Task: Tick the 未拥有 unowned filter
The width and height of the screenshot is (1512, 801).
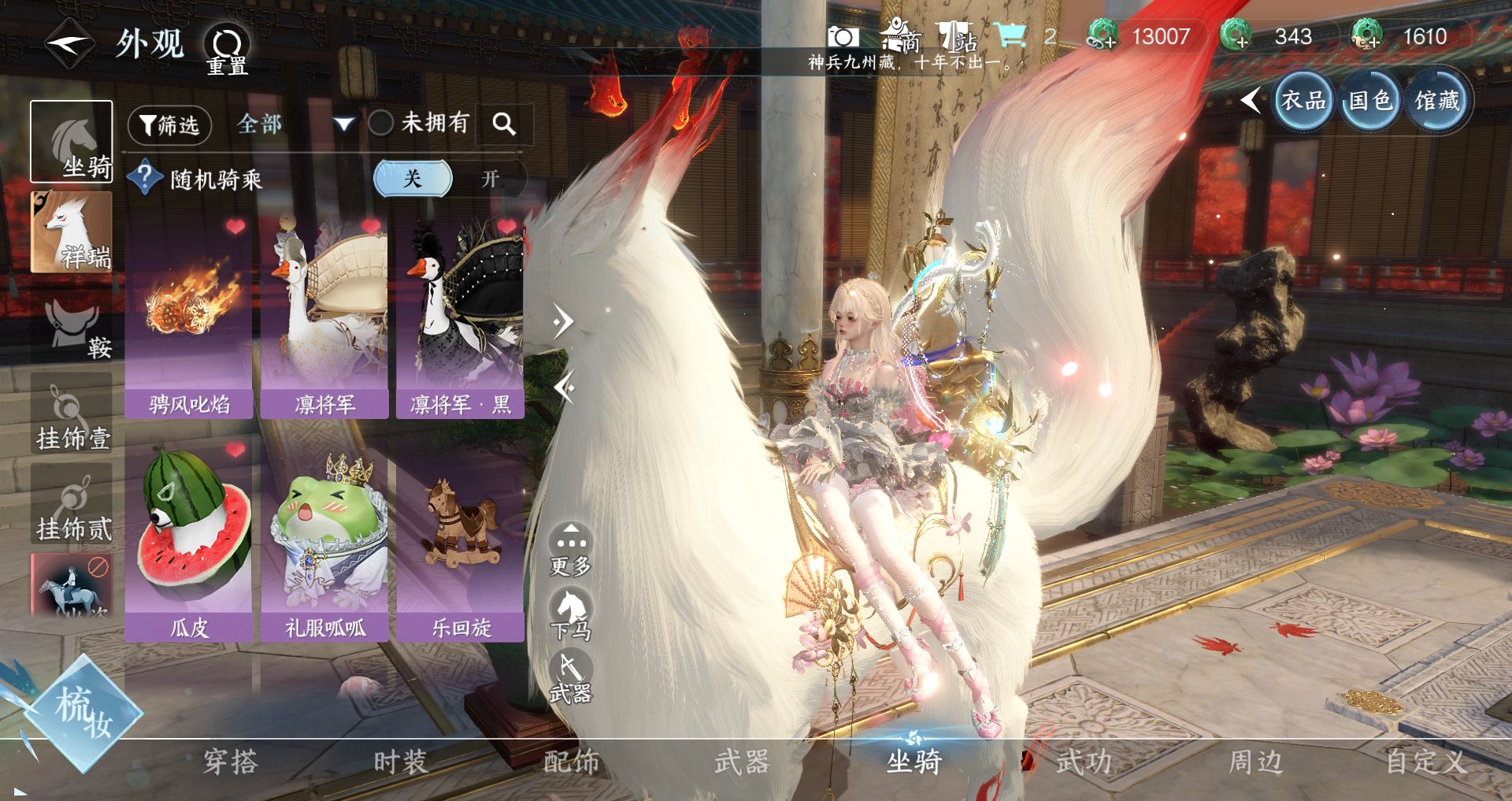Action: pos(381,123)
